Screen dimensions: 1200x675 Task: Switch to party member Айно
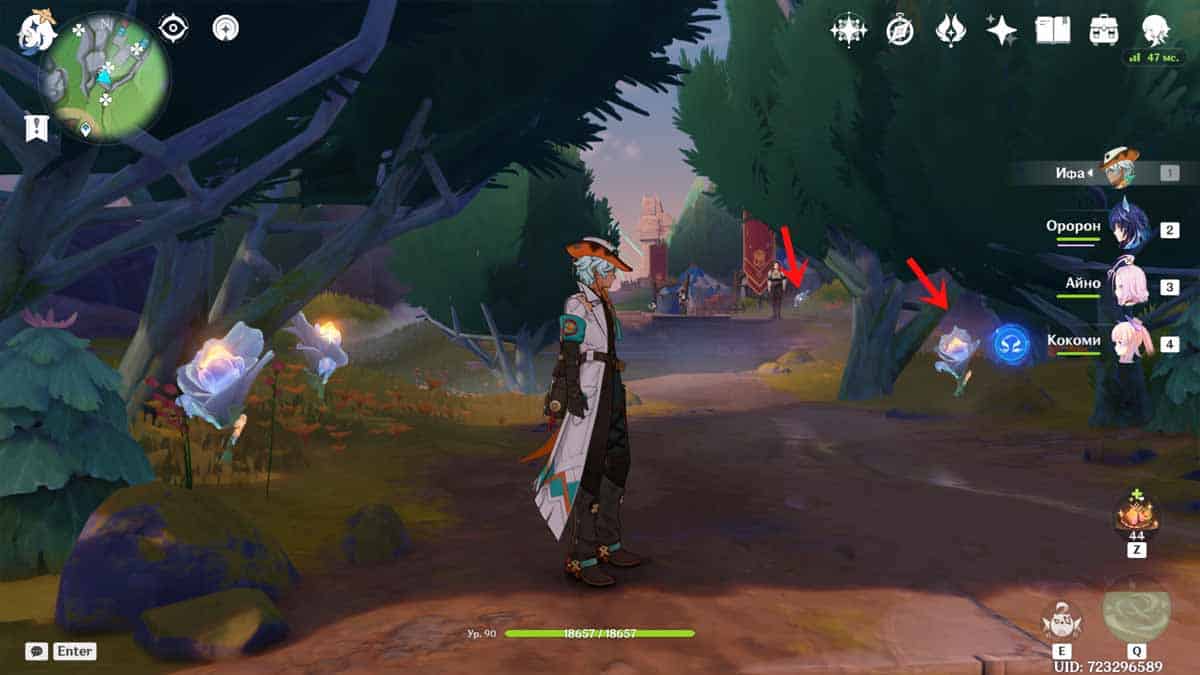click(1129, 285)
